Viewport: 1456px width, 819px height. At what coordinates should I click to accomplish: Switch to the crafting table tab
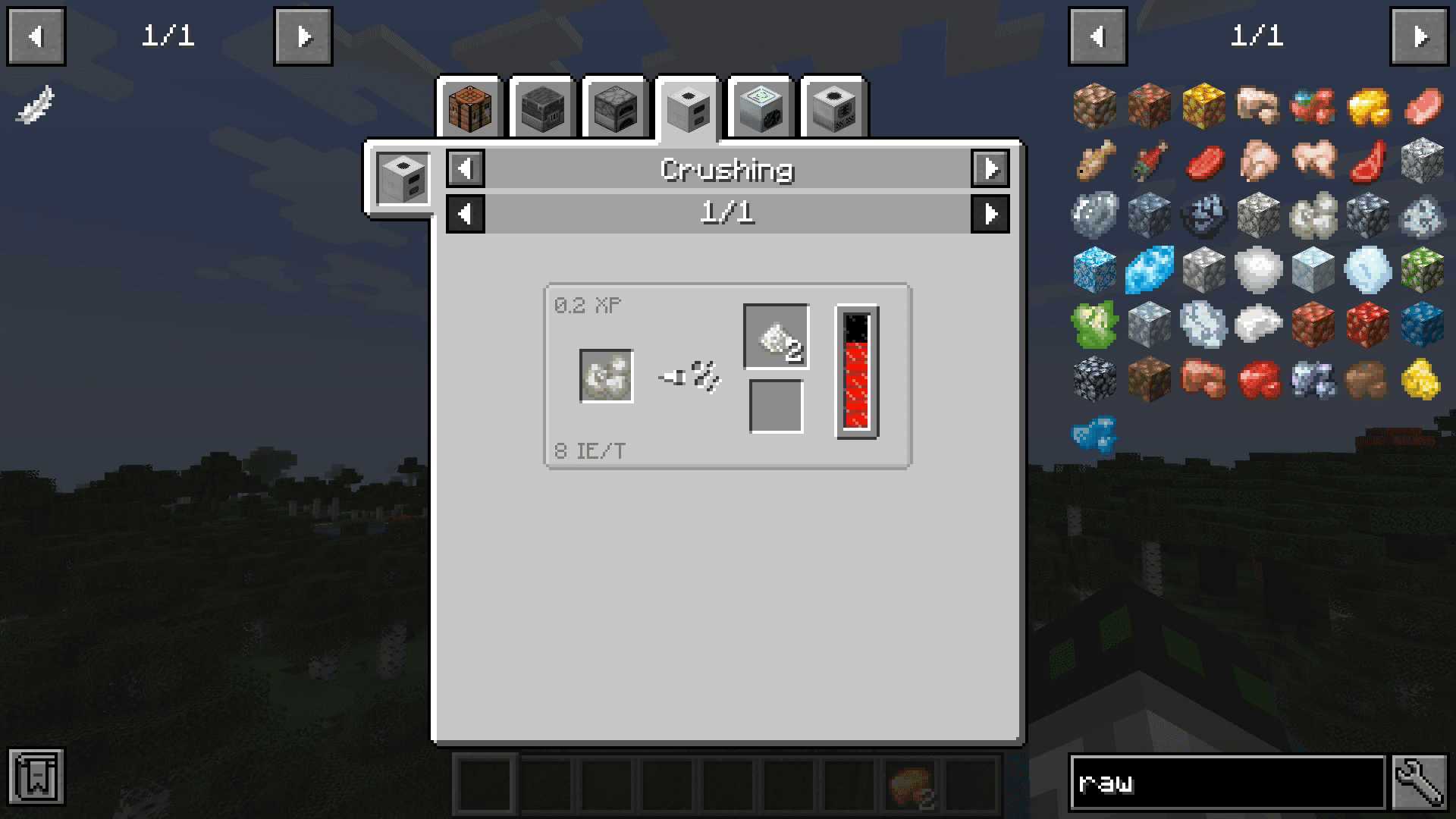(x=470, y=108)
